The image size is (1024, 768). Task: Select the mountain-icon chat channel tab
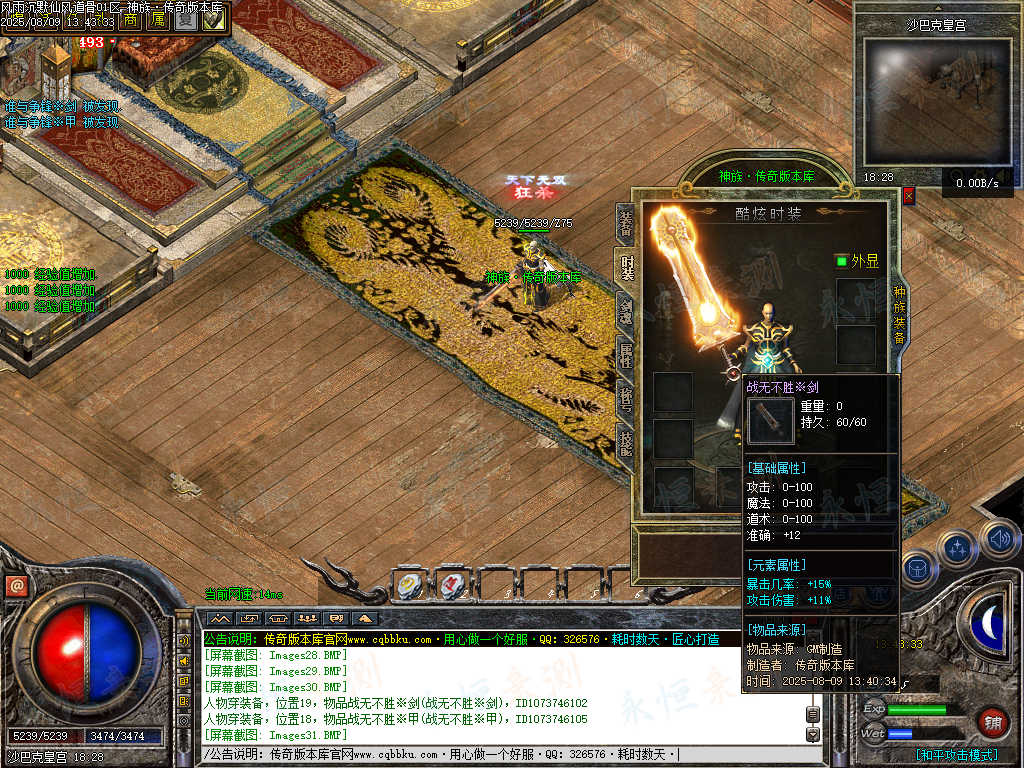point(219,618)
